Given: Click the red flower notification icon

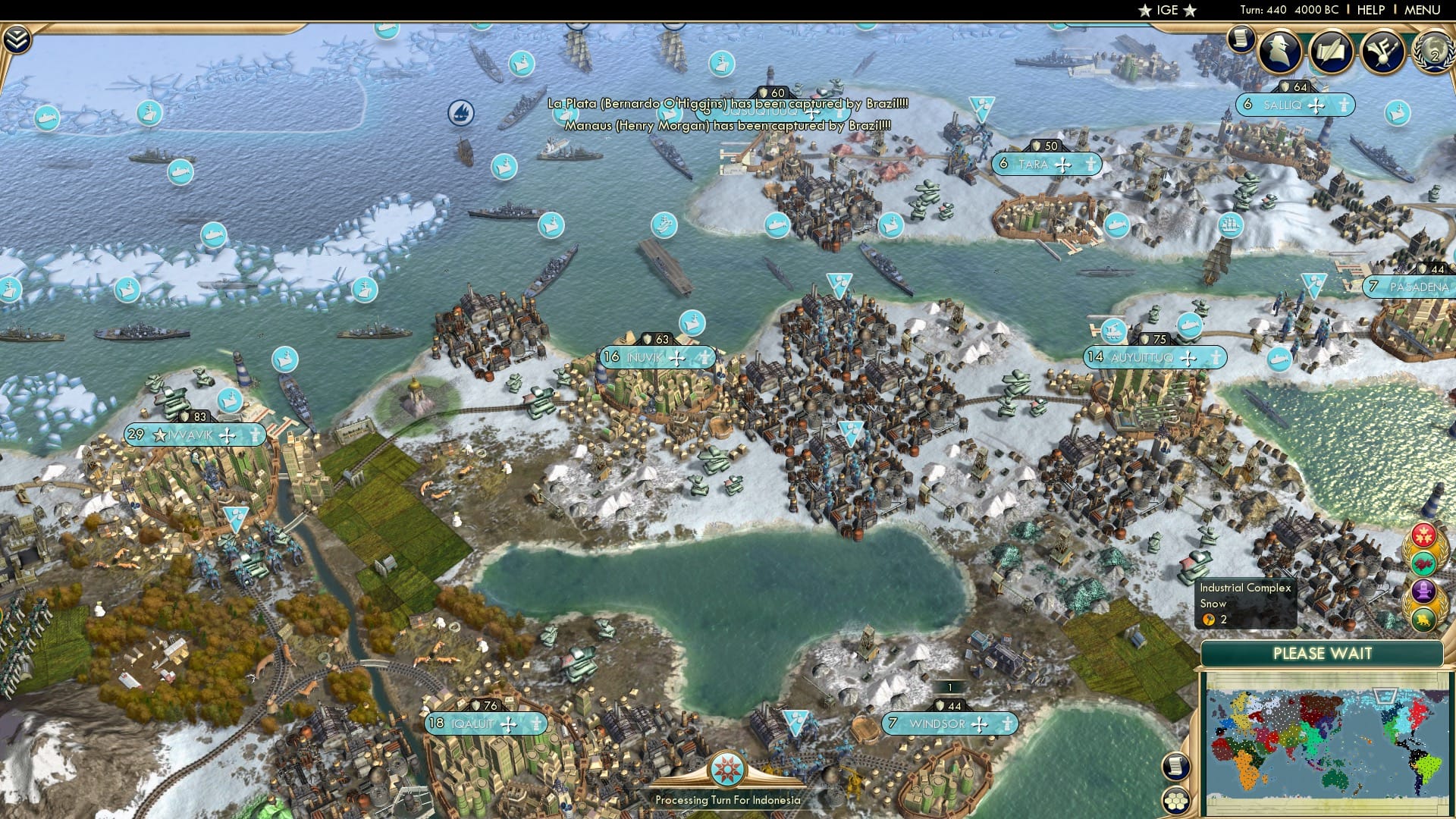Looking at the screenshot, I should coord(1423,534).
